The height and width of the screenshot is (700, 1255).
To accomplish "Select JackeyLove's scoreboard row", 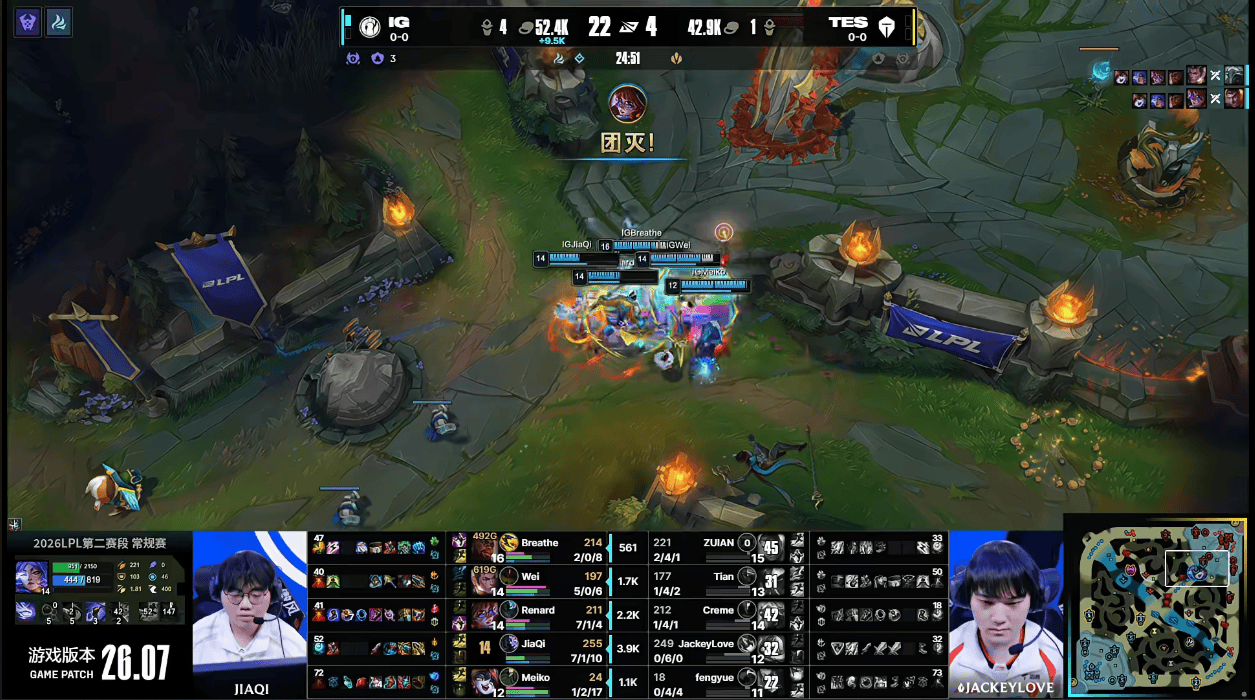I will 718,647.
